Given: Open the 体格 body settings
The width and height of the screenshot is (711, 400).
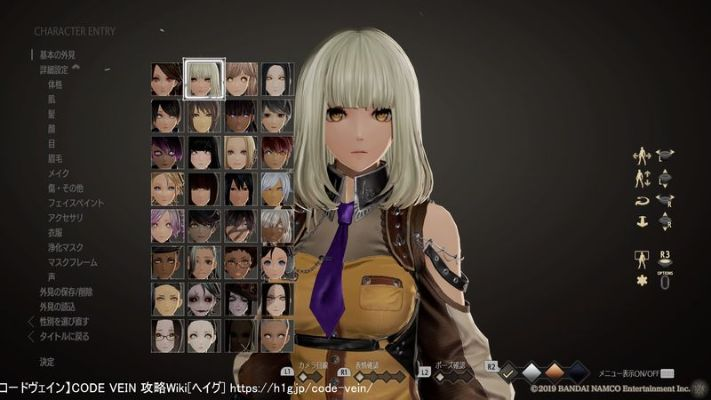Looking at the screenshot, I should click(x=54, y=85).
